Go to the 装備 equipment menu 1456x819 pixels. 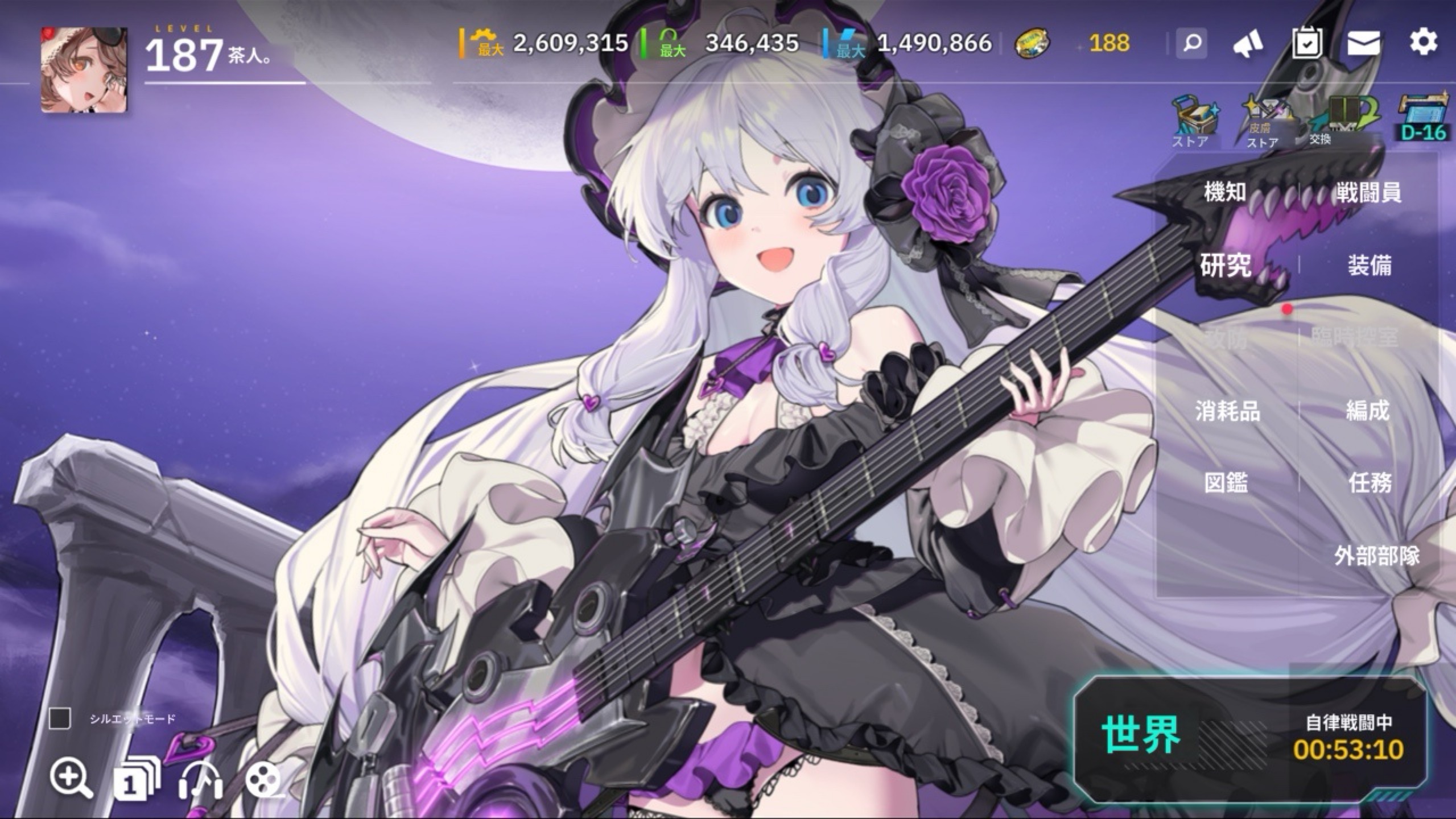pos(1369,266)
